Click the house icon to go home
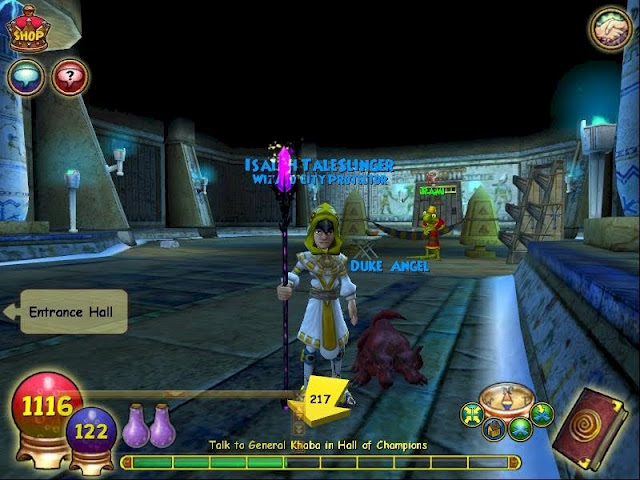Viewport: 640px width, 480px height. [x=493, y=430]
